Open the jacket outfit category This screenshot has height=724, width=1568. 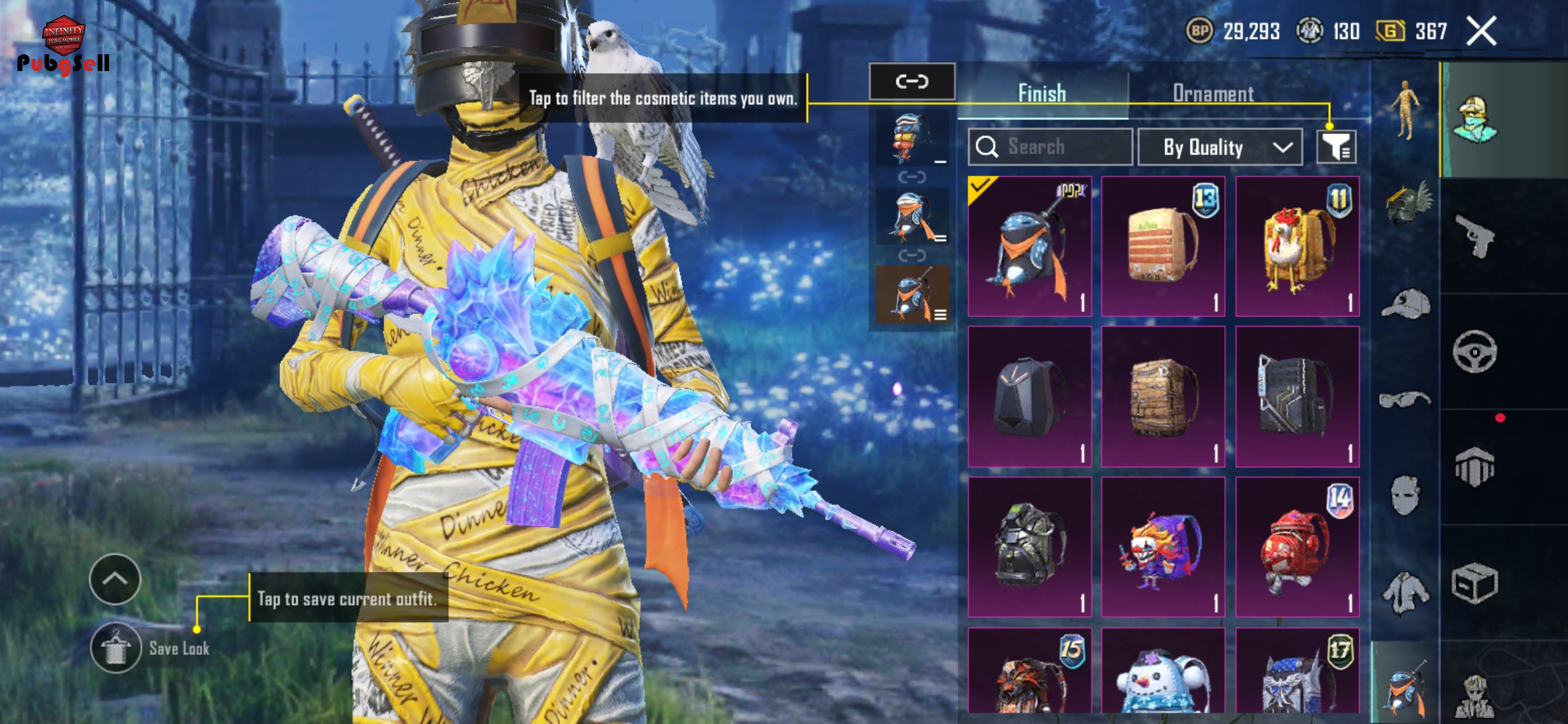click(x=1404, y=593)
